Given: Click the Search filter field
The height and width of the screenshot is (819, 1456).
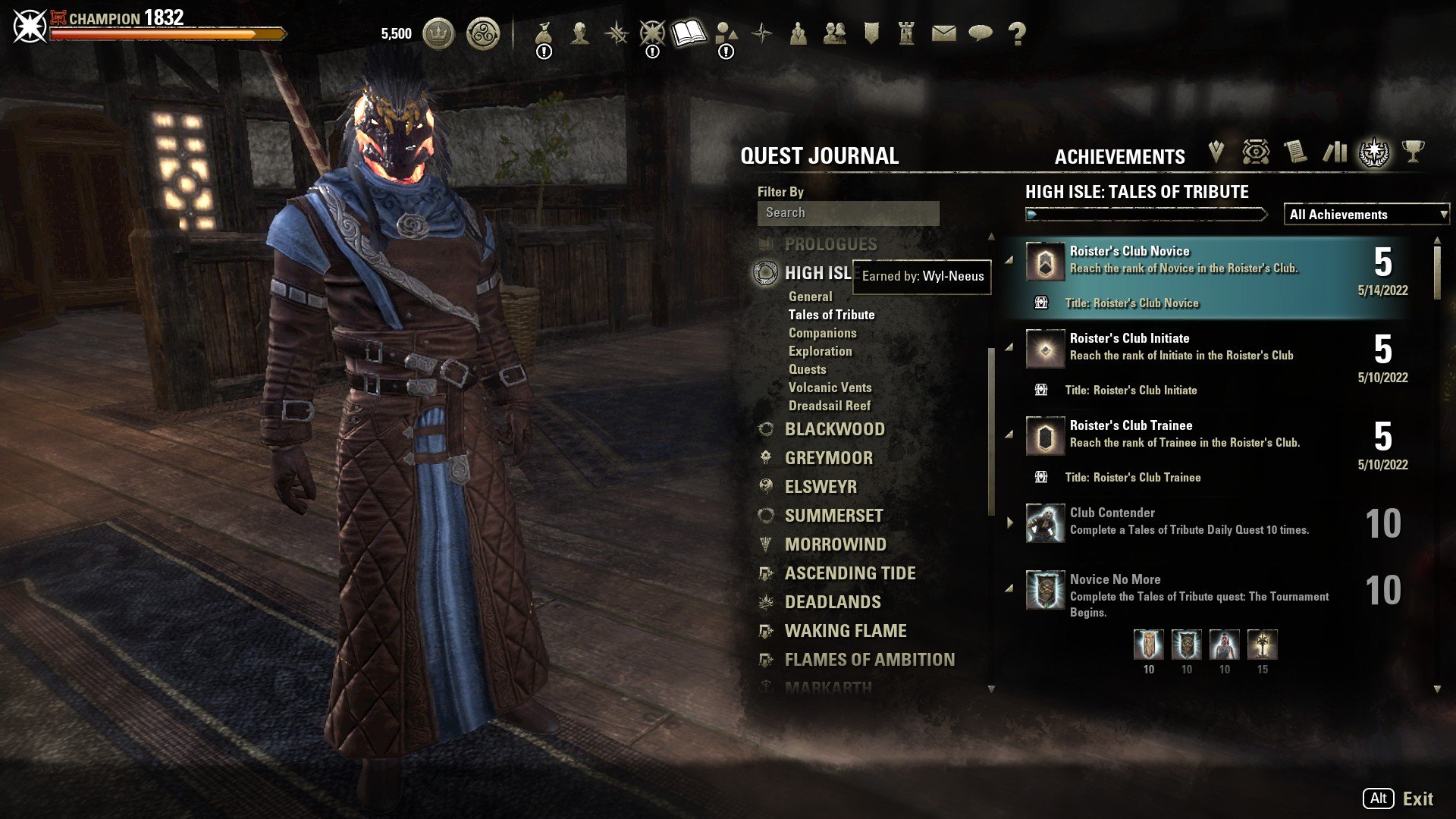Looking at the screenshot, I should 848,213.
